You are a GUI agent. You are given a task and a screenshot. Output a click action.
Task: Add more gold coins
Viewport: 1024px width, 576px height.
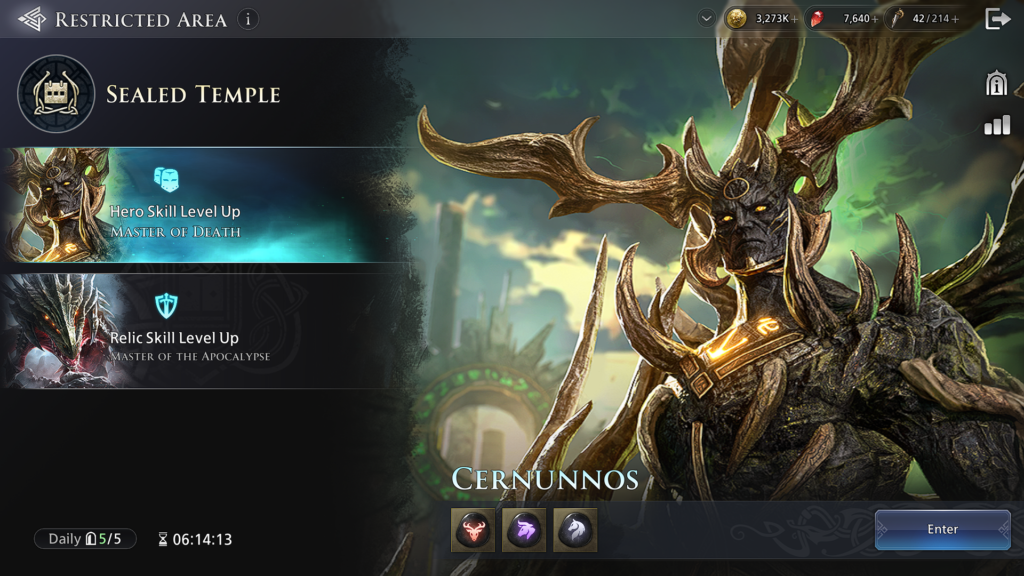795,19
